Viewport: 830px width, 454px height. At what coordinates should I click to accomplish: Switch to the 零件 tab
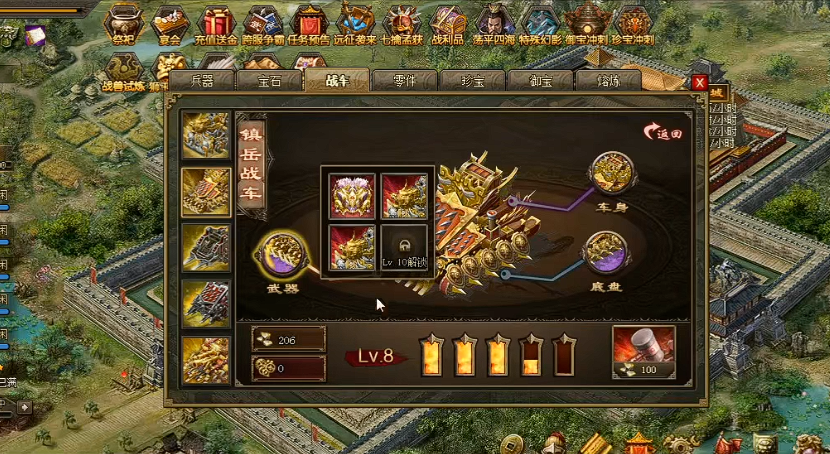405,81
